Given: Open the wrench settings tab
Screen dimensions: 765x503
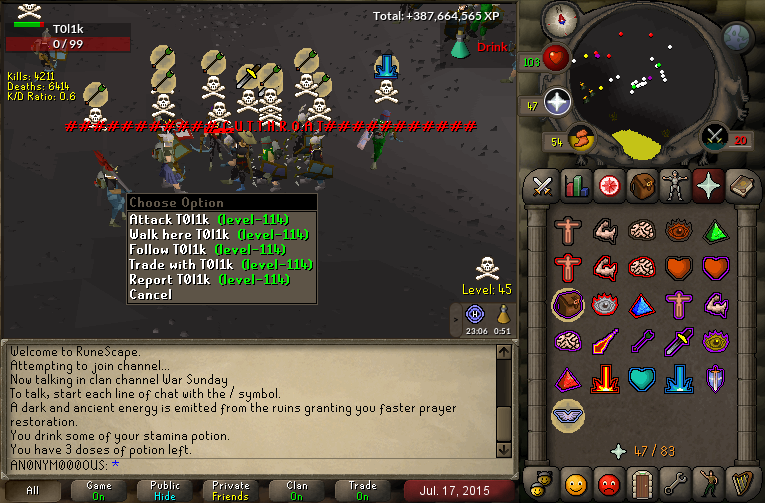Looking at the screenshot, I should (x=674, y=482).
